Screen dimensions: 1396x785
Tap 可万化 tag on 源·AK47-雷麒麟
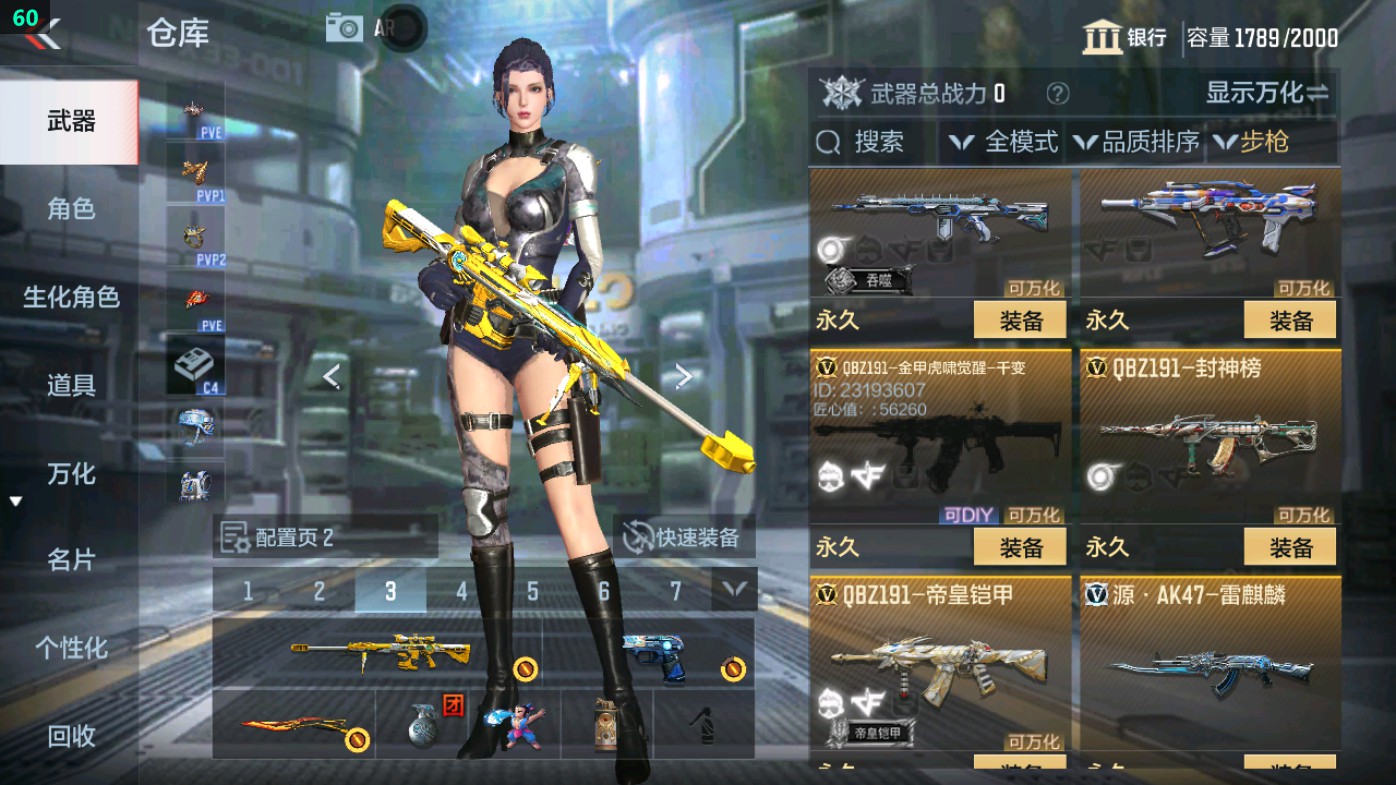(x=1307, y=739)
